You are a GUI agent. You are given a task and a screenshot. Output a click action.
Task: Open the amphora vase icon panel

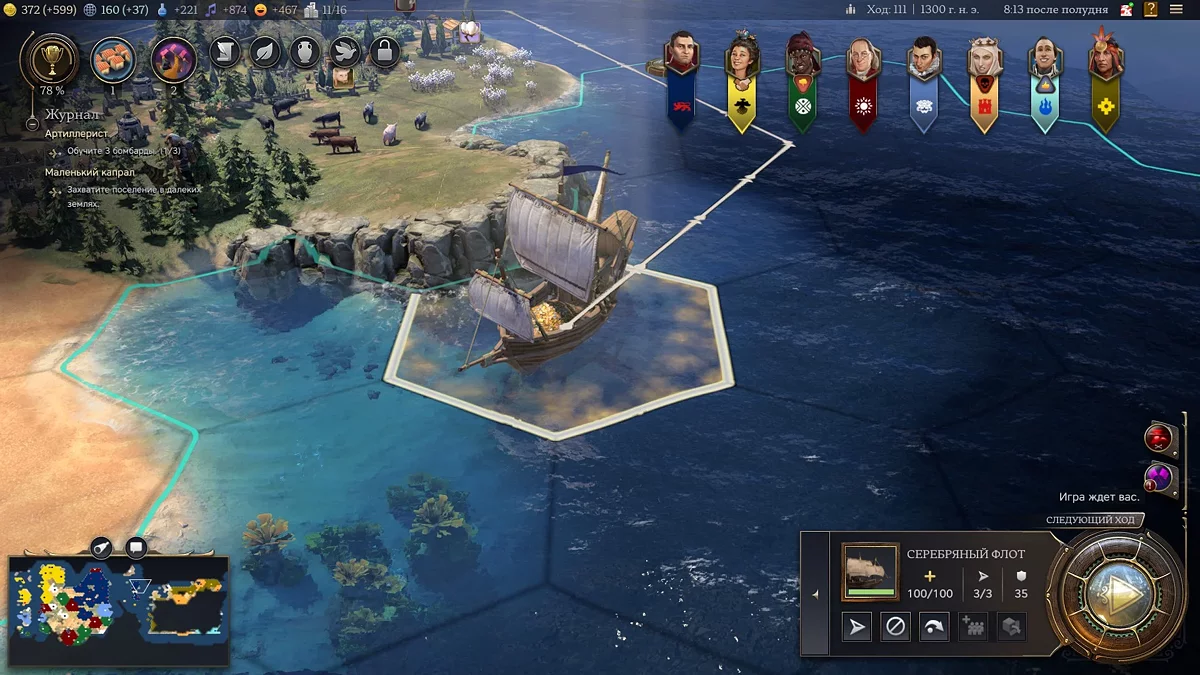point(305,51)
